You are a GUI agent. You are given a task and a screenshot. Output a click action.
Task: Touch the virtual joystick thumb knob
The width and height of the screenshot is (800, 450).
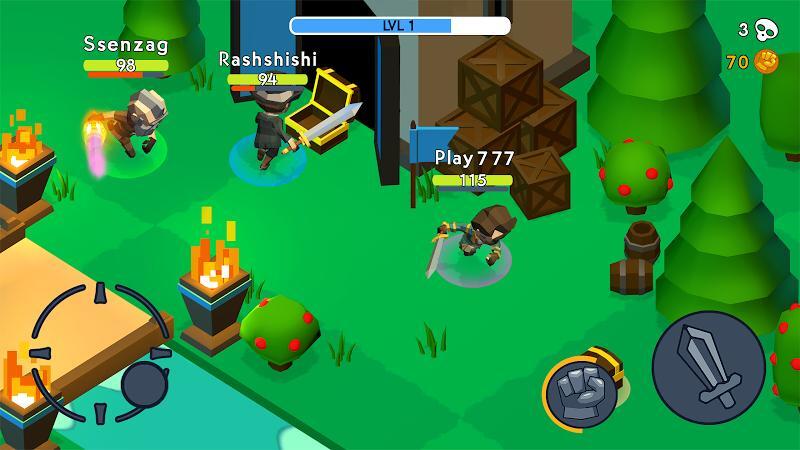tap(146, 384)
